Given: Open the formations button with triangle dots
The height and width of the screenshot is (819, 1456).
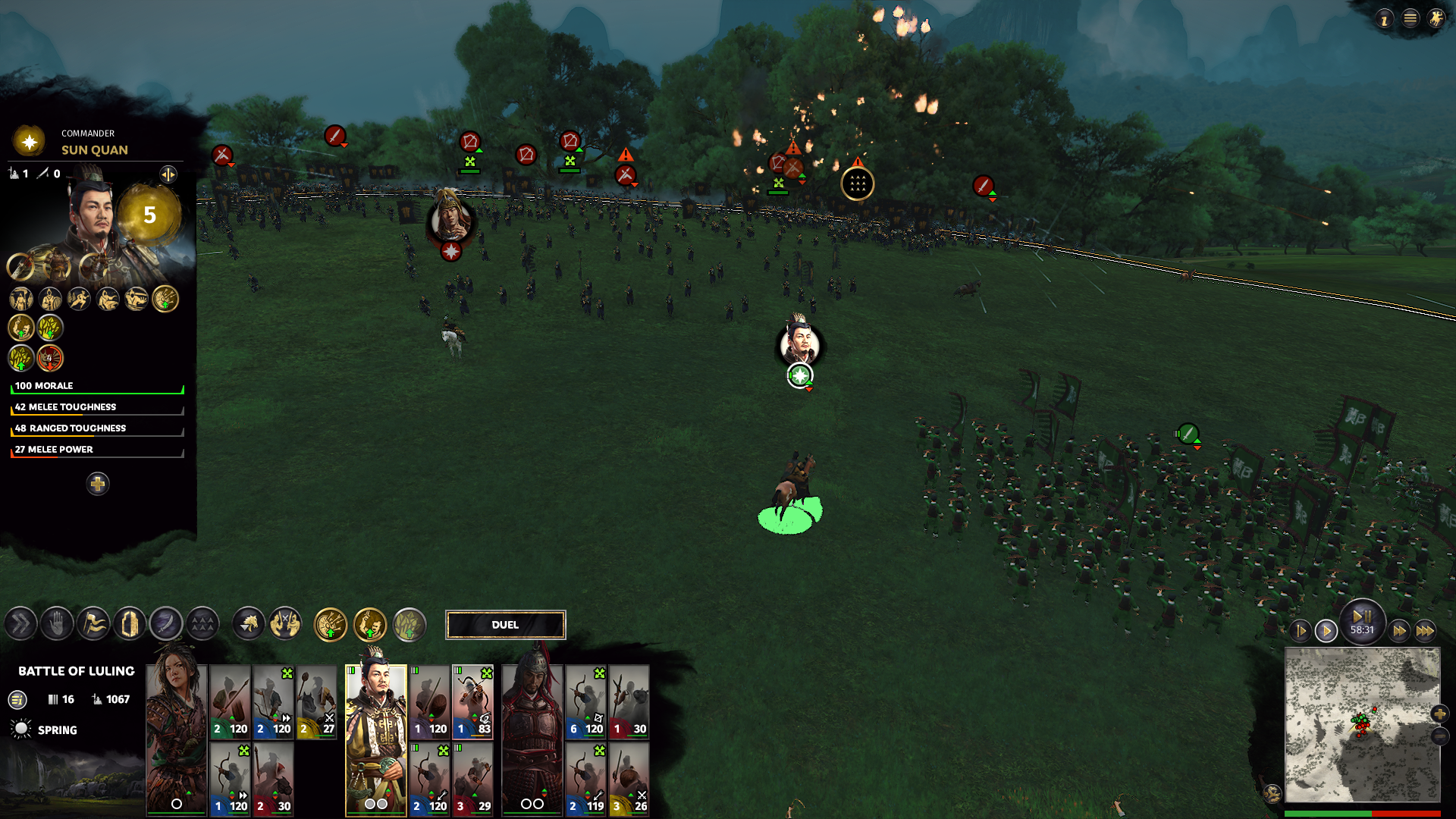Looking at the screenshot, I should [202, 625].
